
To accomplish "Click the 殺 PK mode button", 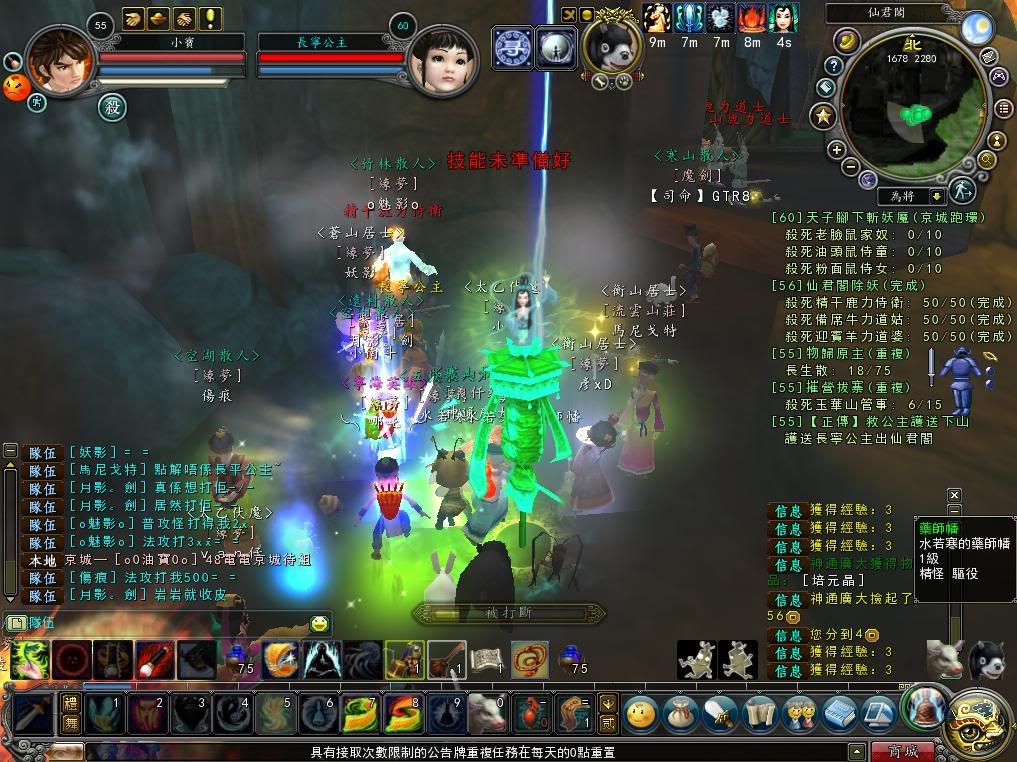I will pos(110,105).
